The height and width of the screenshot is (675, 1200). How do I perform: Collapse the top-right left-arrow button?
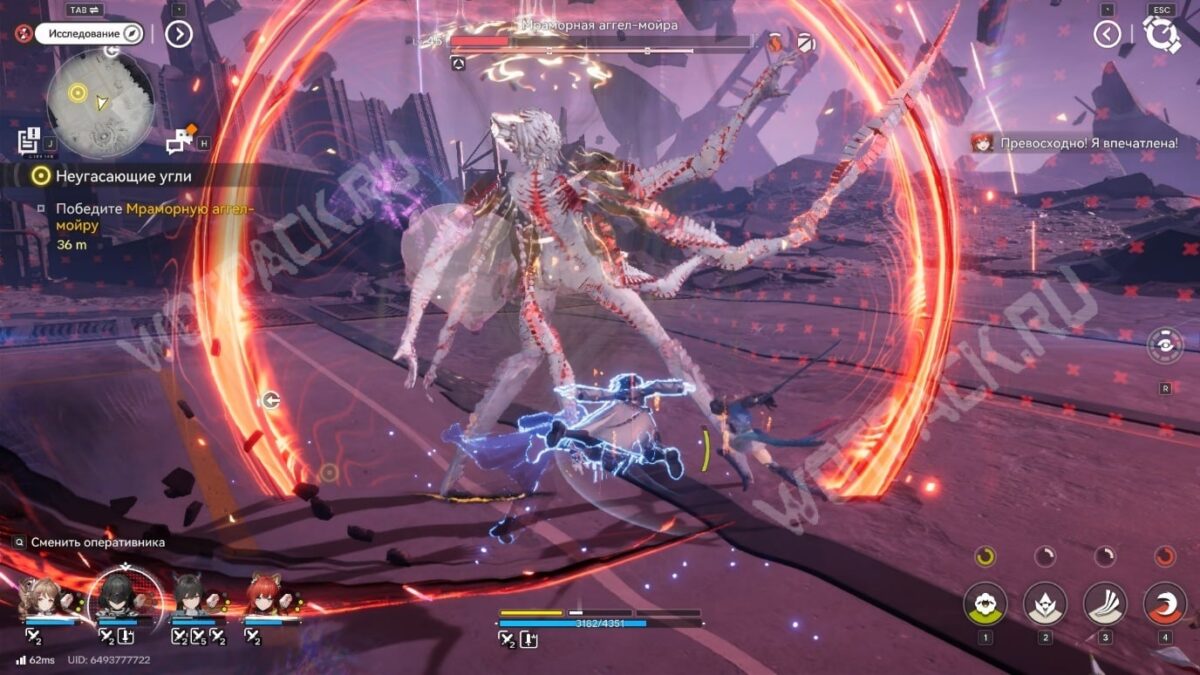pyautogui.click(x=1106, y=34)
